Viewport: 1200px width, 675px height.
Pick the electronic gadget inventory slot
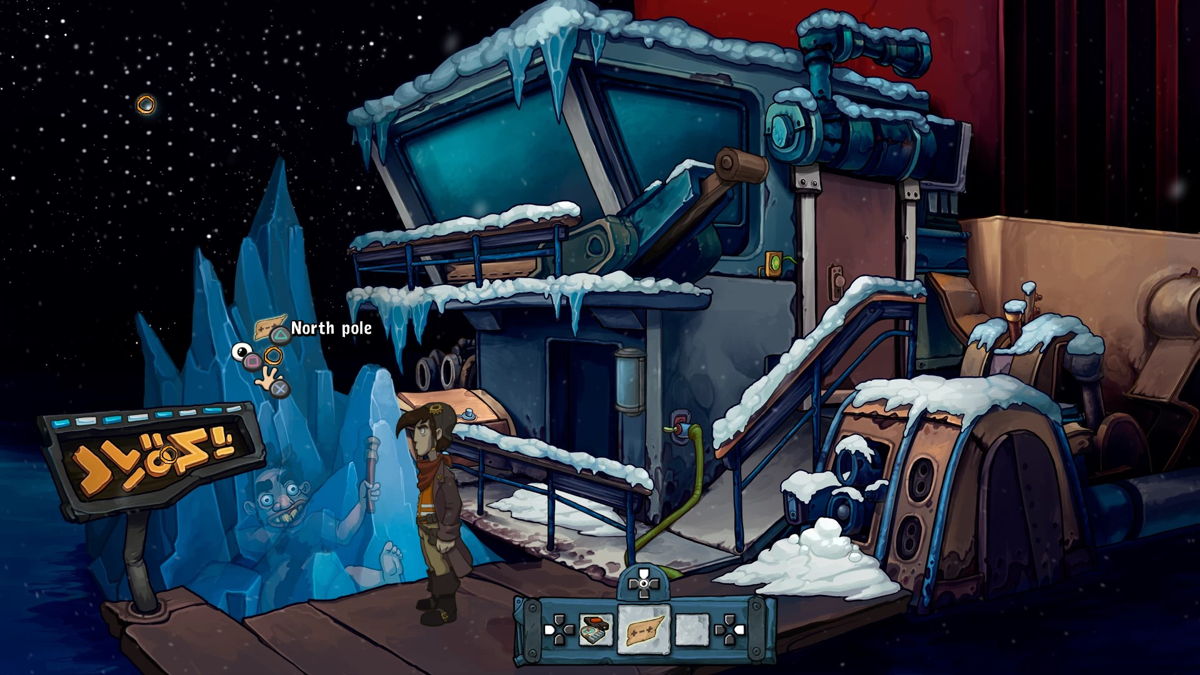(x=597, y=630)
